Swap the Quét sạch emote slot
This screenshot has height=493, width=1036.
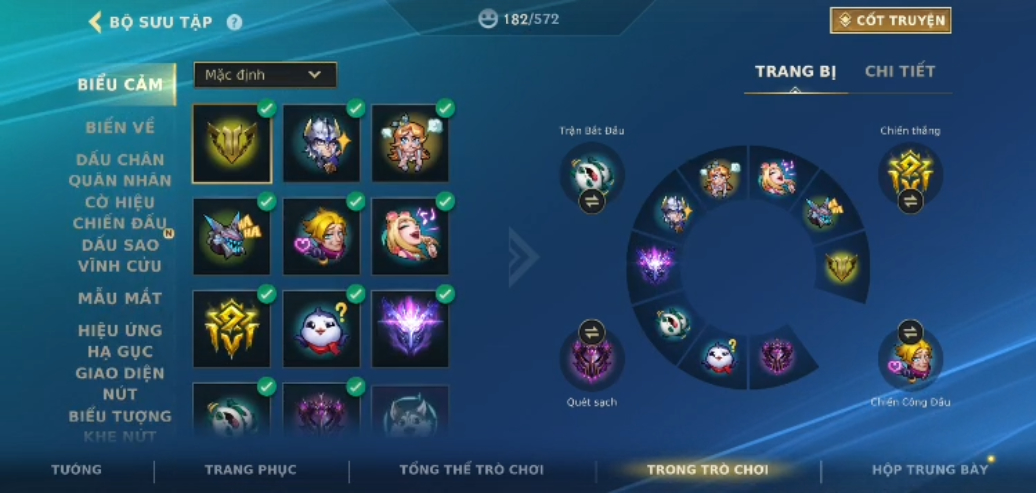pos(592,332)
